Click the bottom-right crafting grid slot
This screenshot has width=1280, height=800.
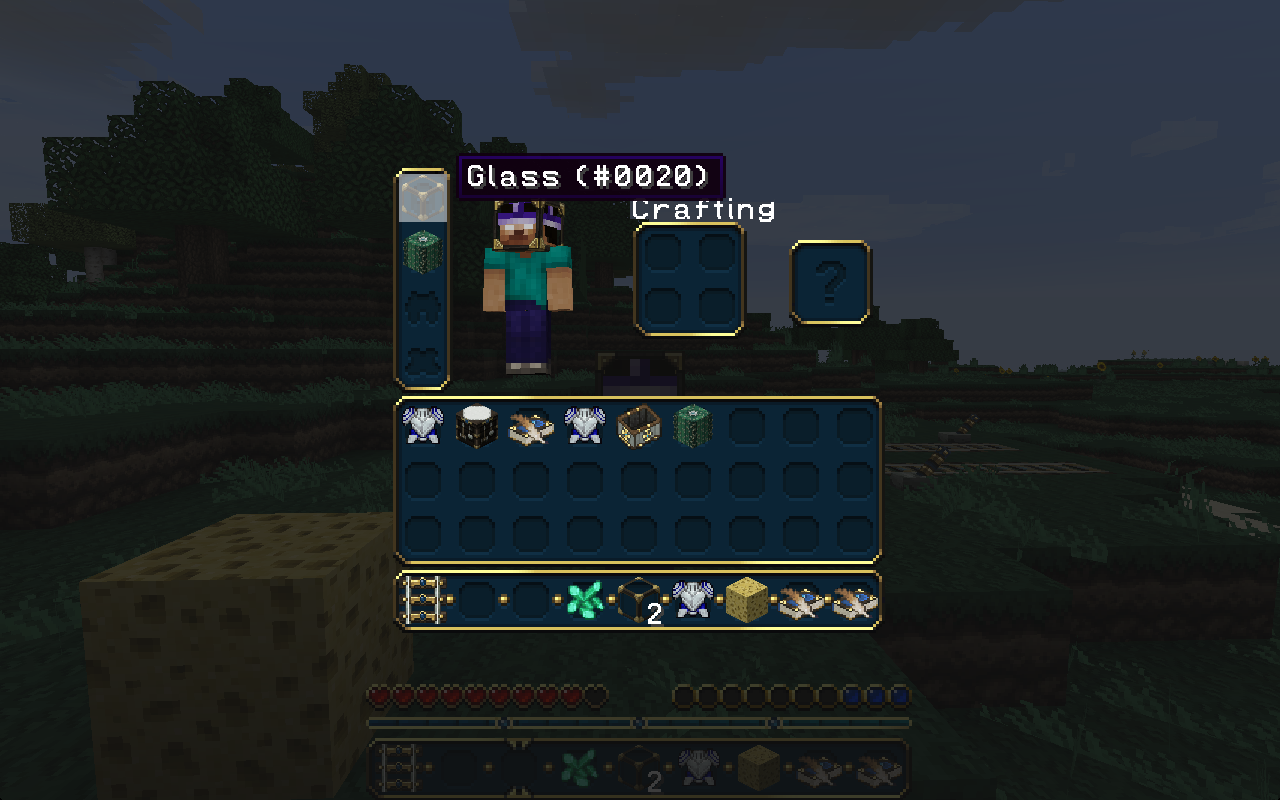click(716, 307)
